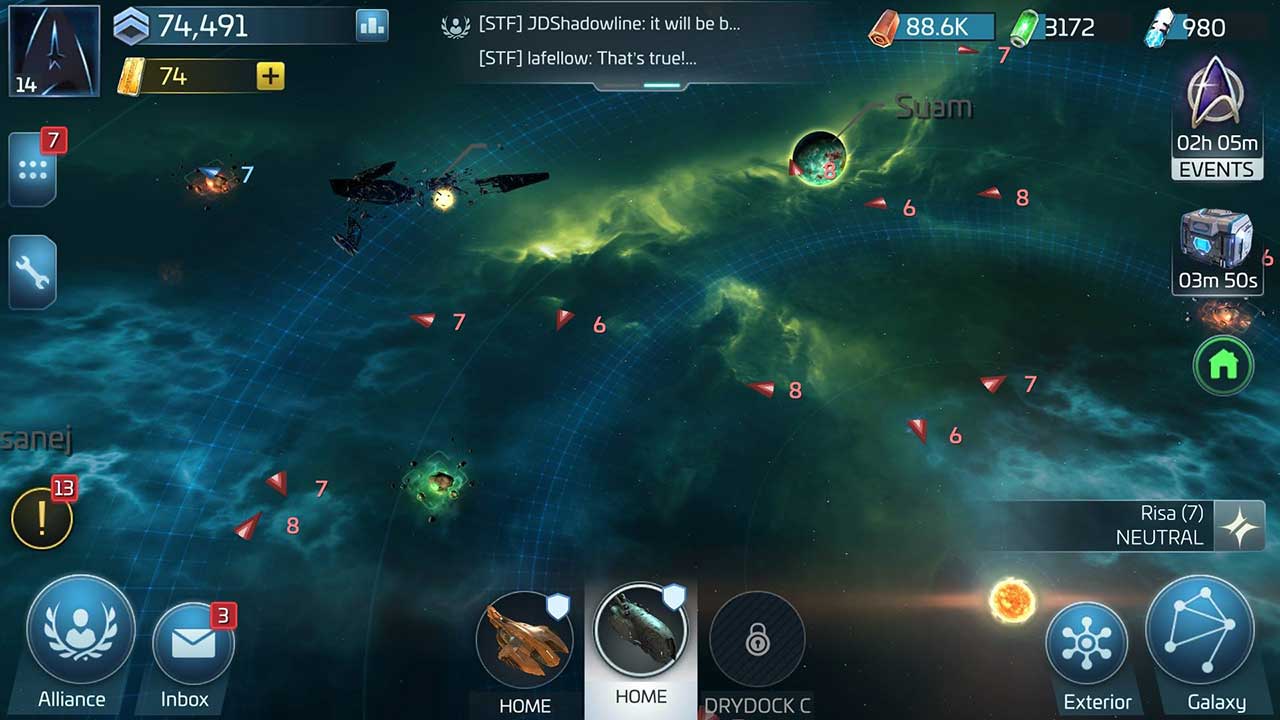Viewport: 1280px width, 720px height.
Task: Click the locked DRYDOCK C slot
Action: 757,640
